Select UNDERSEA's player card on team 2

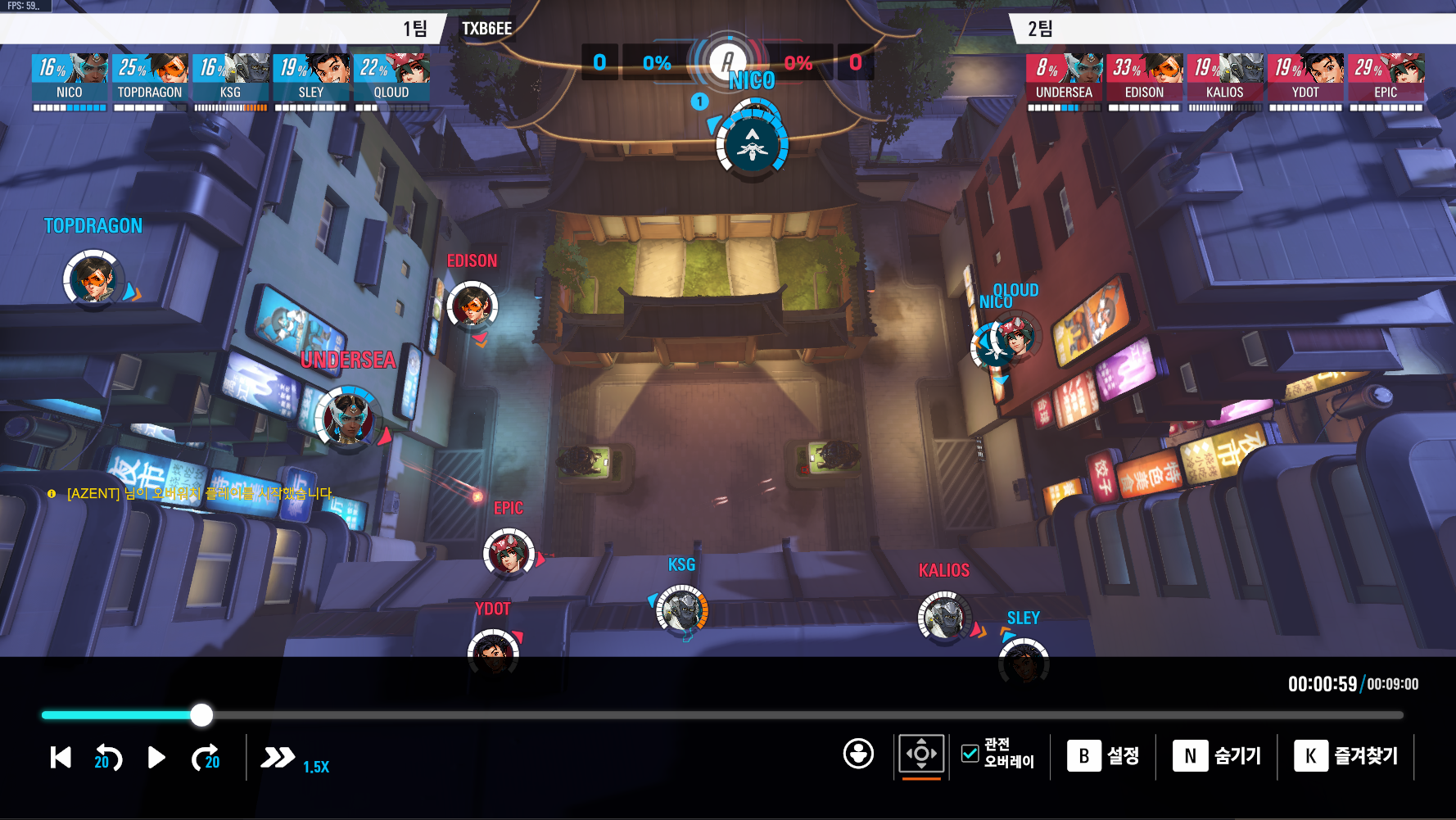(1064, 79)
